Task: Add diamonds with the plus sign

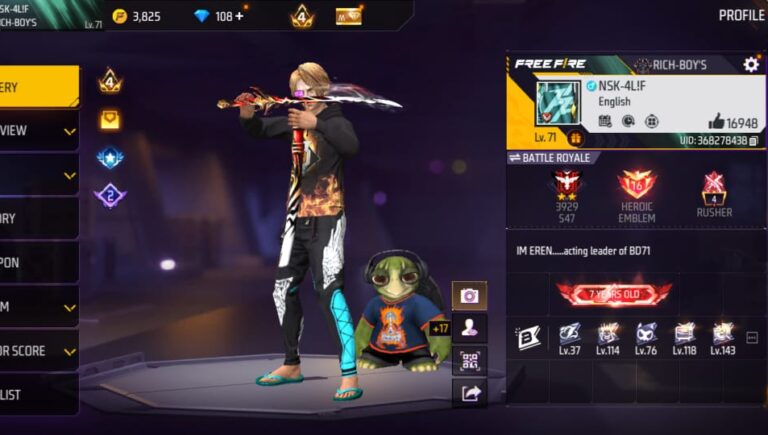Action: (x=239, y=16)
